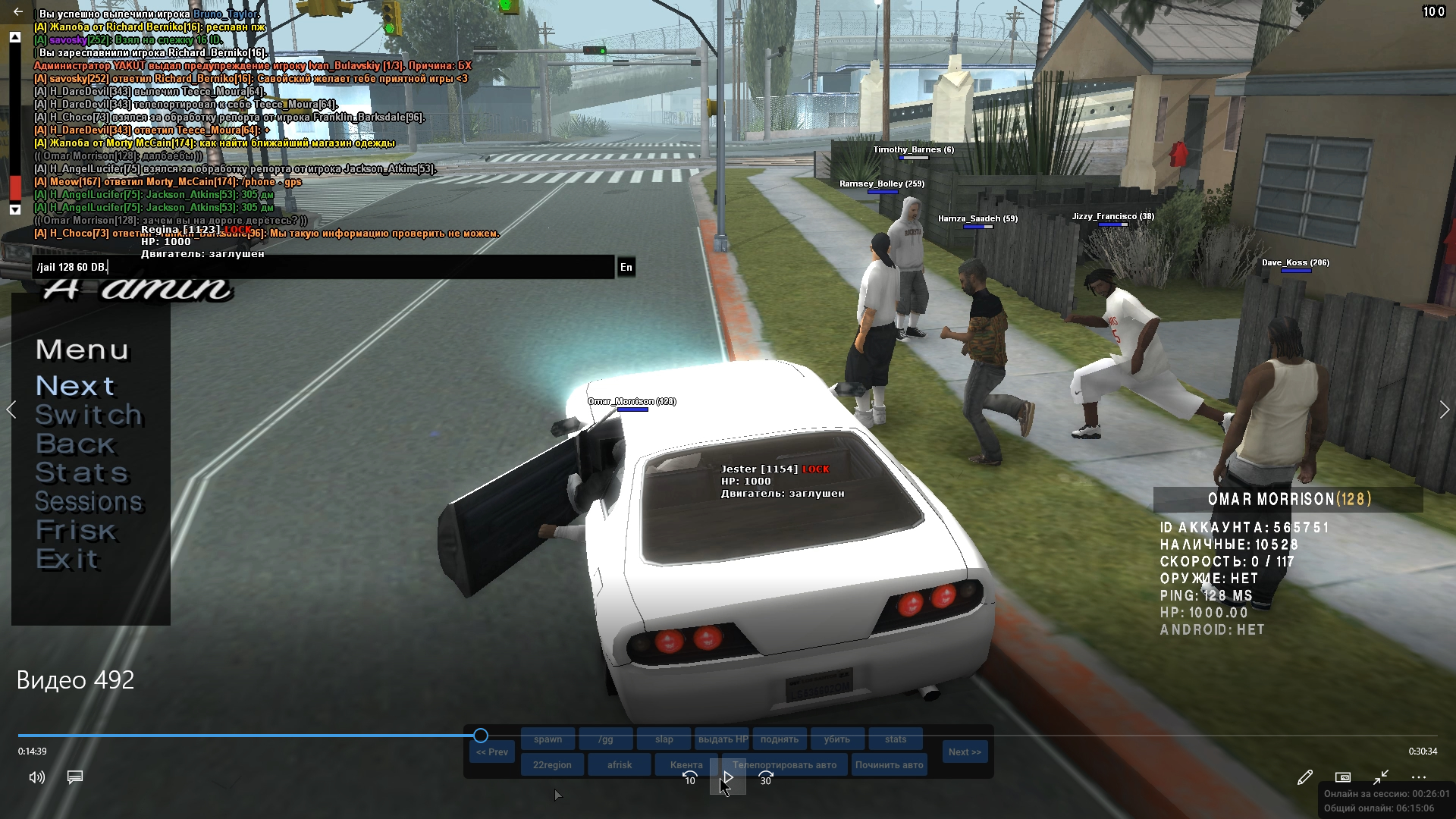Go Back in the admin menu

pyautogui.click(x=76, y=444)
